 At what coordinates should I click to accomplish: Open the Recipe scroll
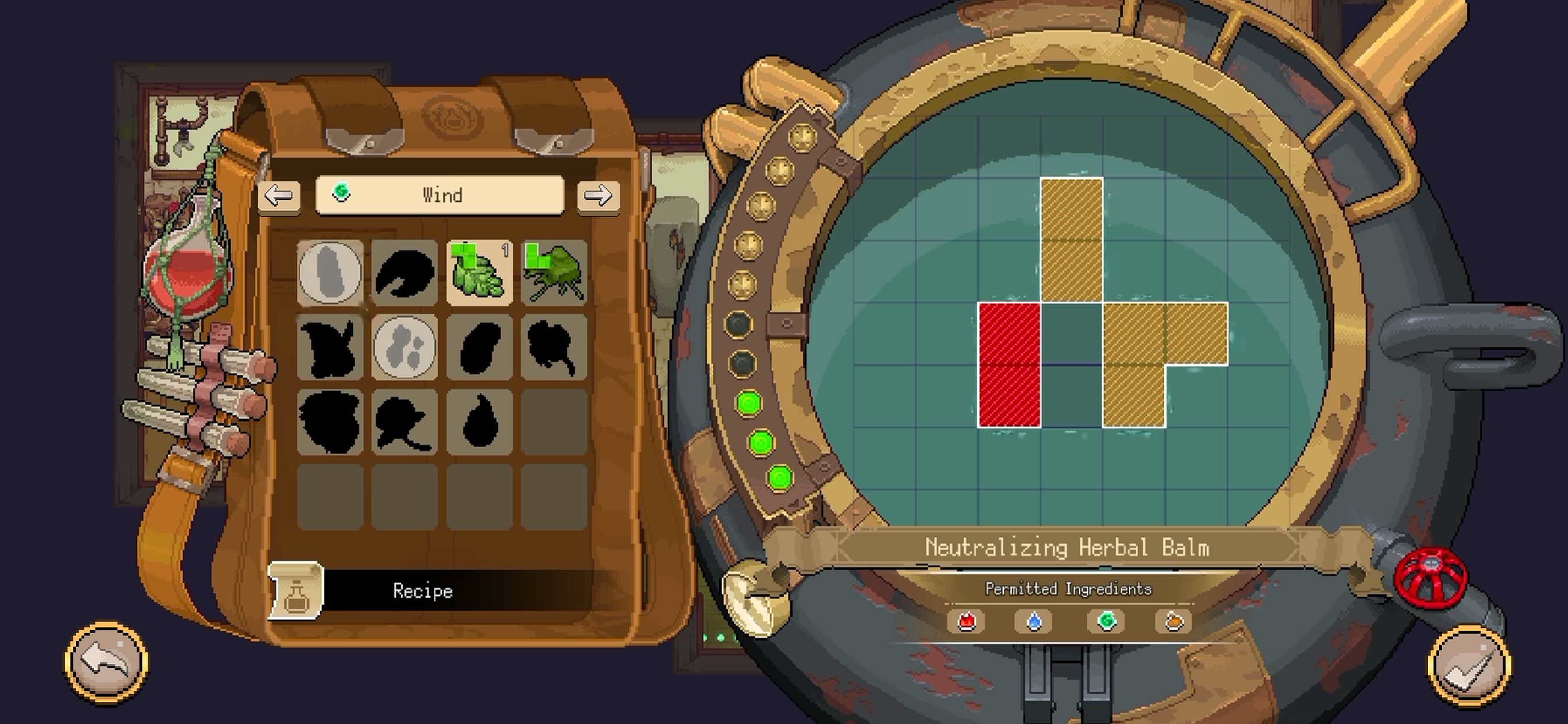pyautogui.click(x=296, y=590)
